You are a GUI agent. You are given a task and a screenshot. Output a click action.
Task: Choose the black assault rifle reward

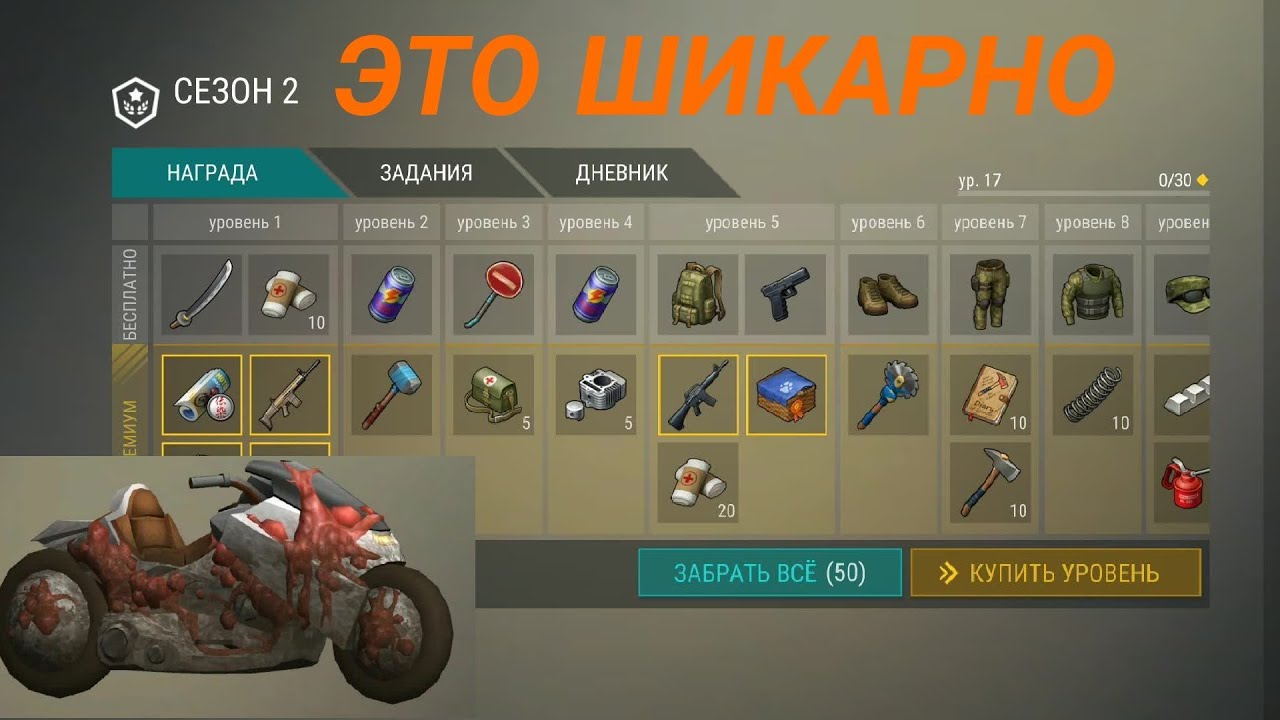[x=697, y=394]
